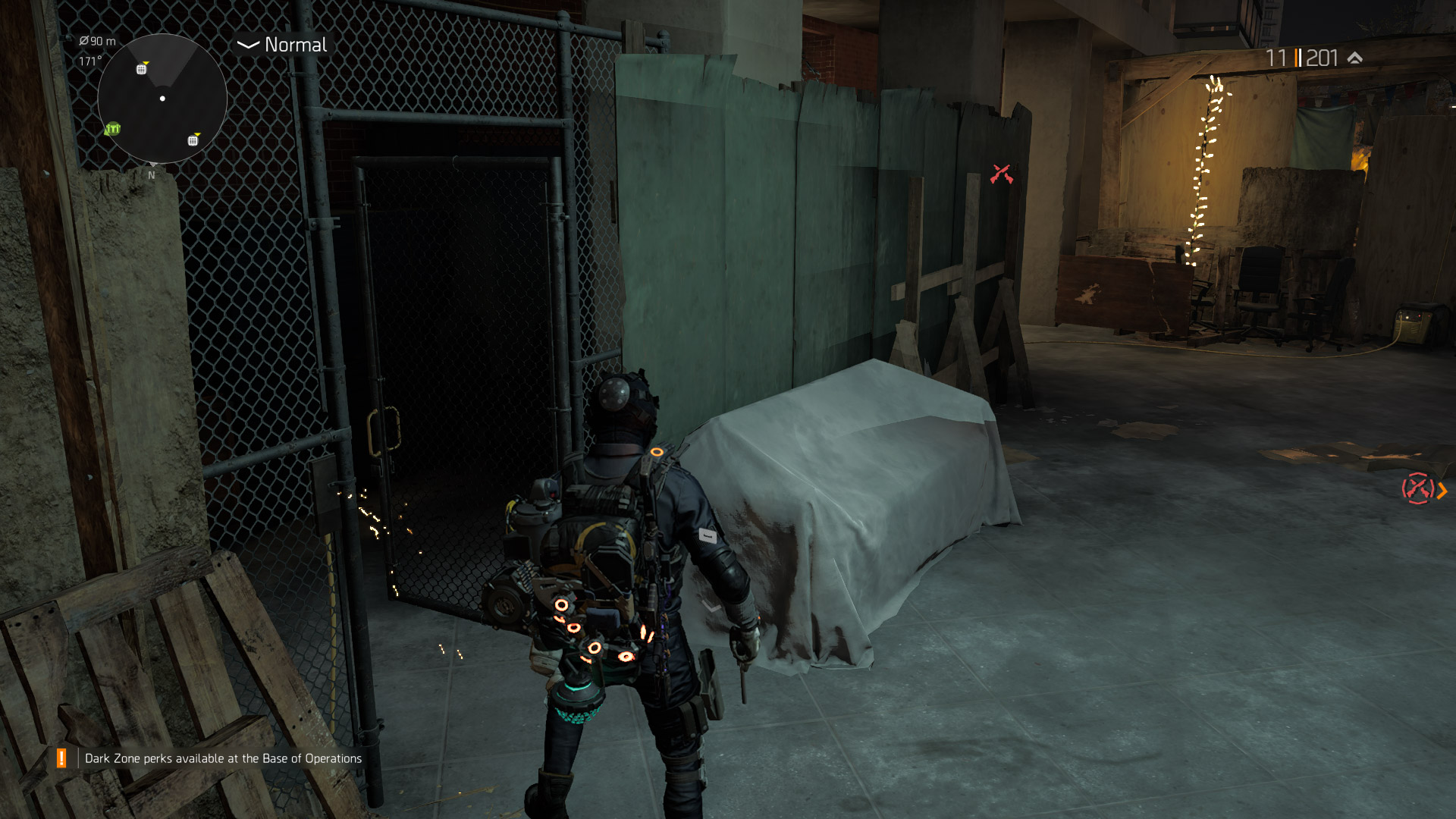Select the green marker on the minimap

click(x=113, y=129)
